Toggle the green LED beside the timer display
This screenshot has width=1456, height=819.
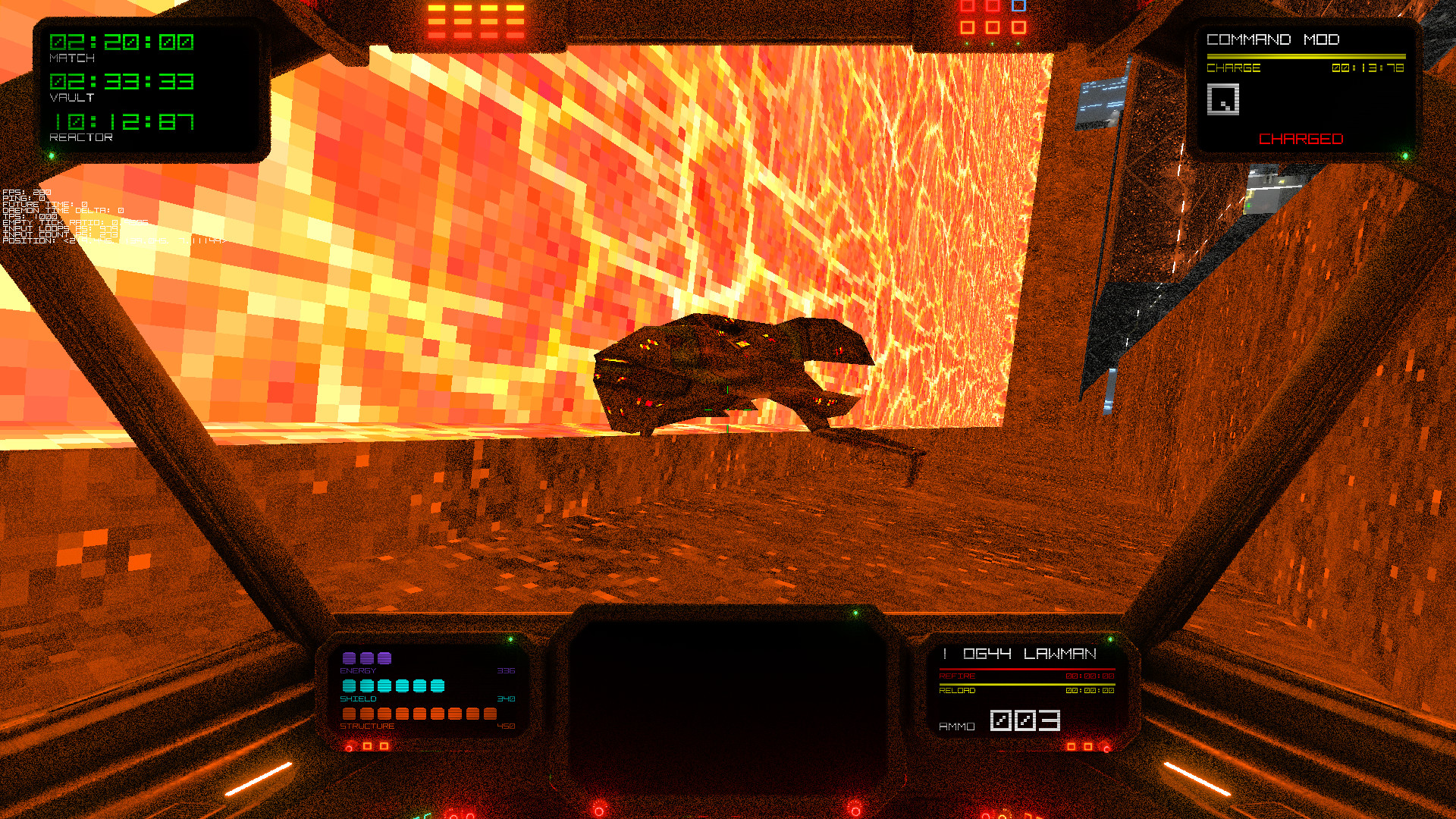tap(52, 153)
